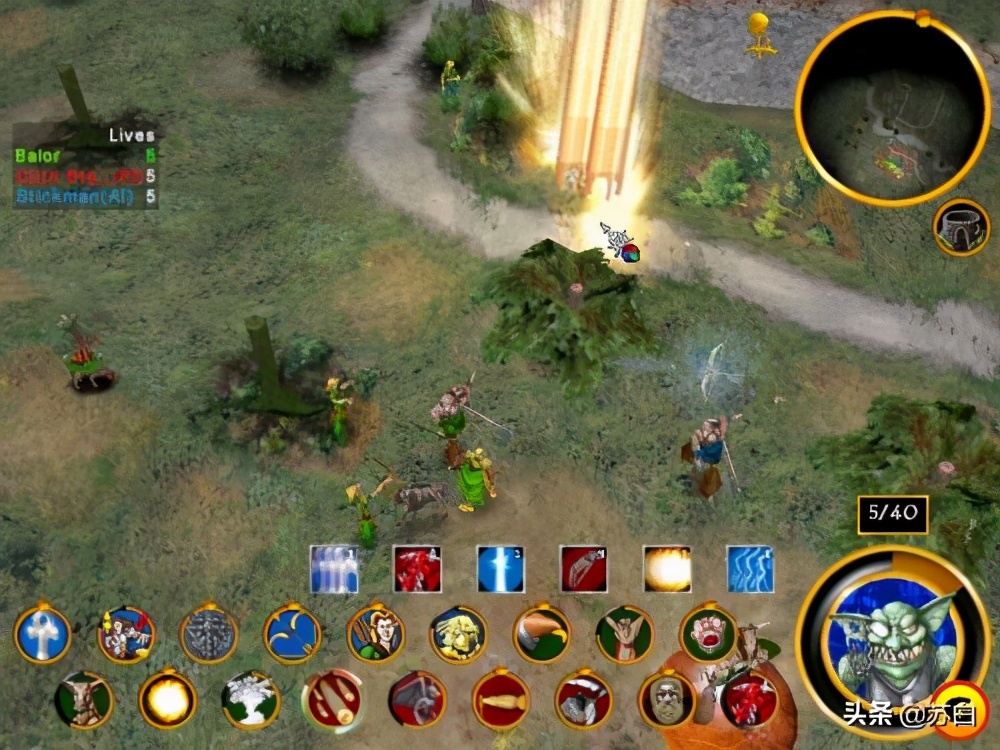The height and width of the screenshot is (750, 1000).
Task: Use the white pillars spell icon
Action: coord(333,569)
